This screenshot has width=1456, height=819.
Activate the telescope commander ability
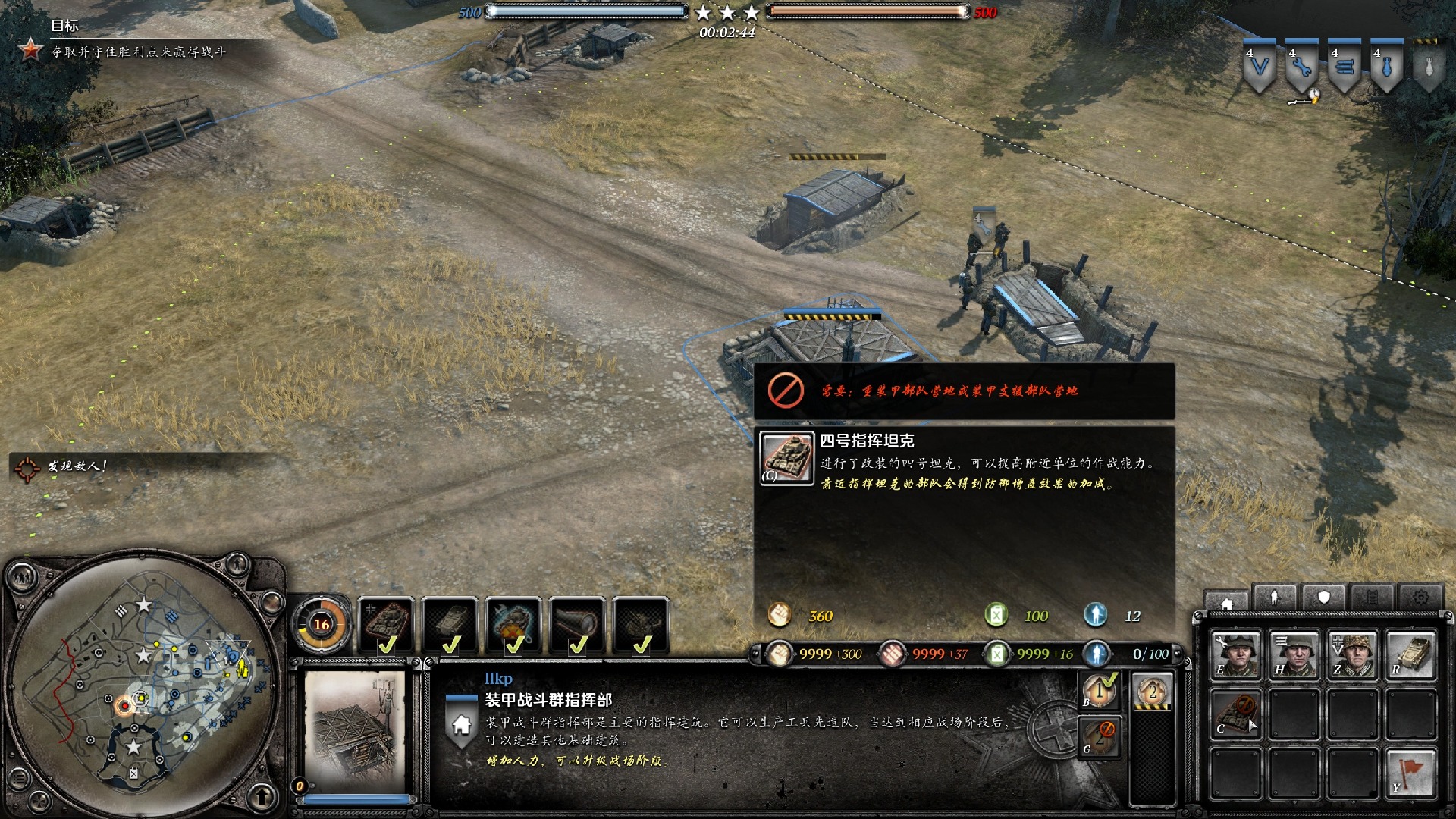pyautogui.click(x=578, y=624)
